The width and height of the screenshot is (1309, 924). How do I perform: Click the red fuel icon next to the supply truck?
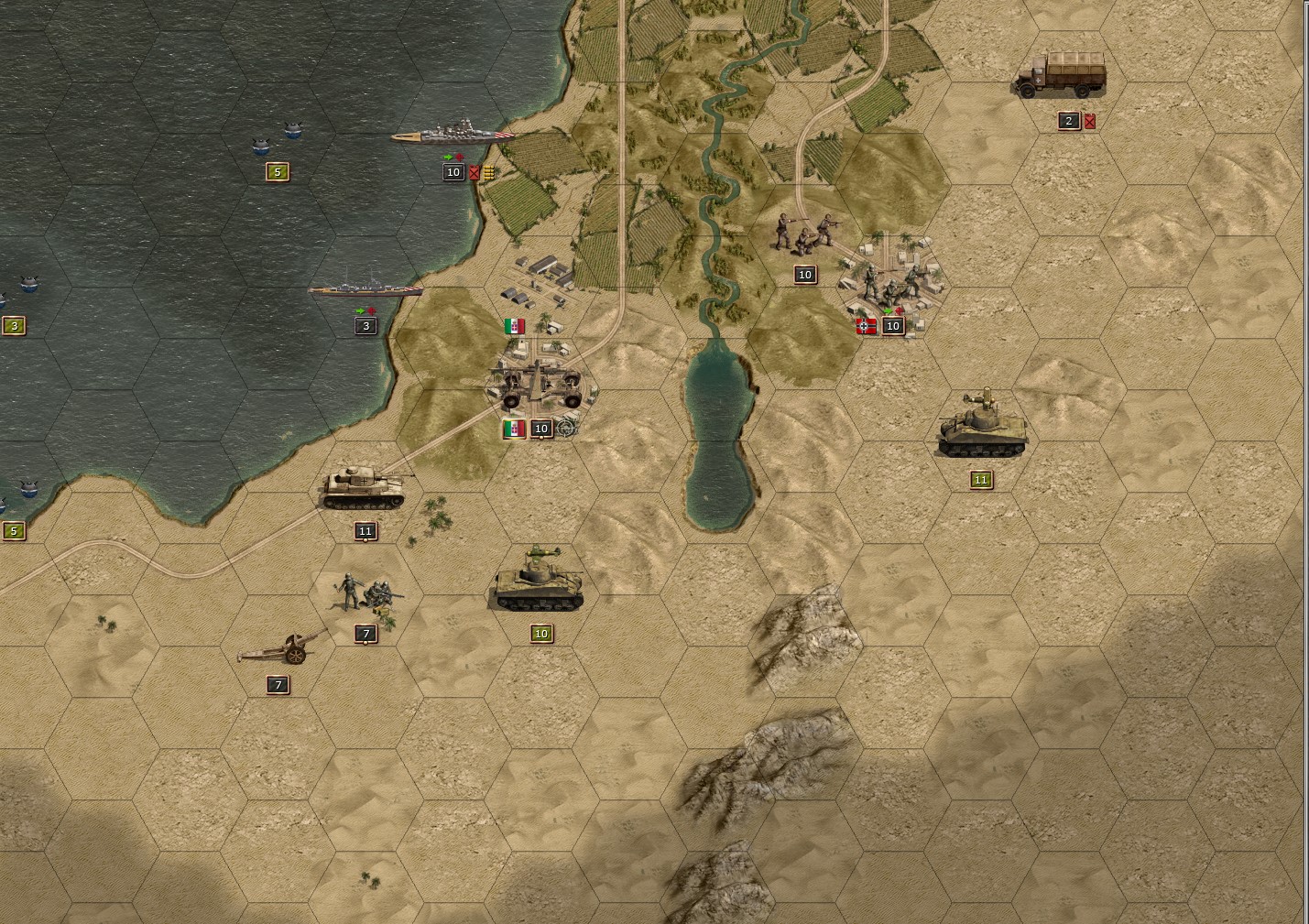1089,120
